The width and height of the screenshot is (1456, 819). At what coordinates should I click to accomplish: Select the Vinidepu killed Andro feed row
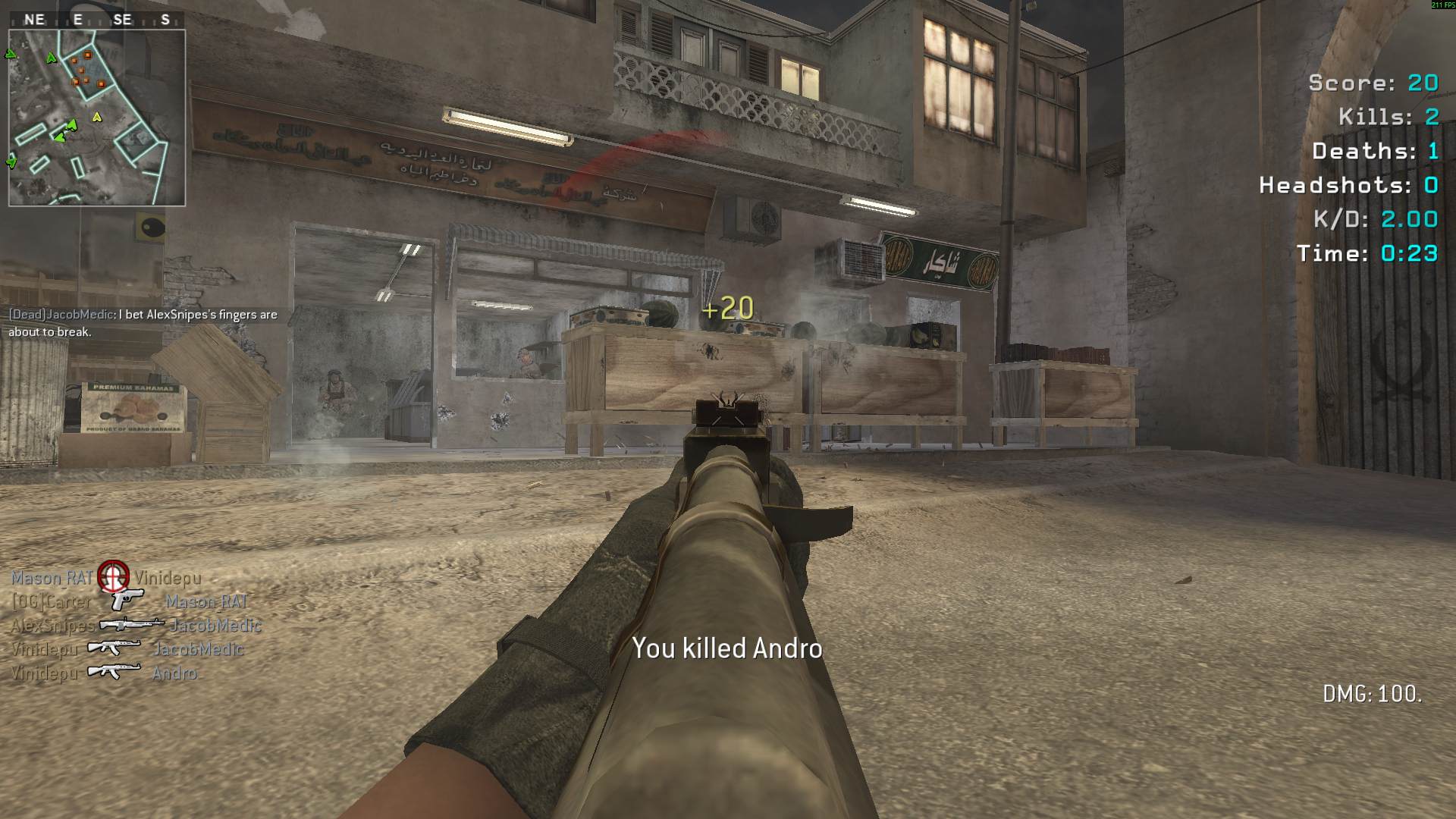tap(105, 673)
